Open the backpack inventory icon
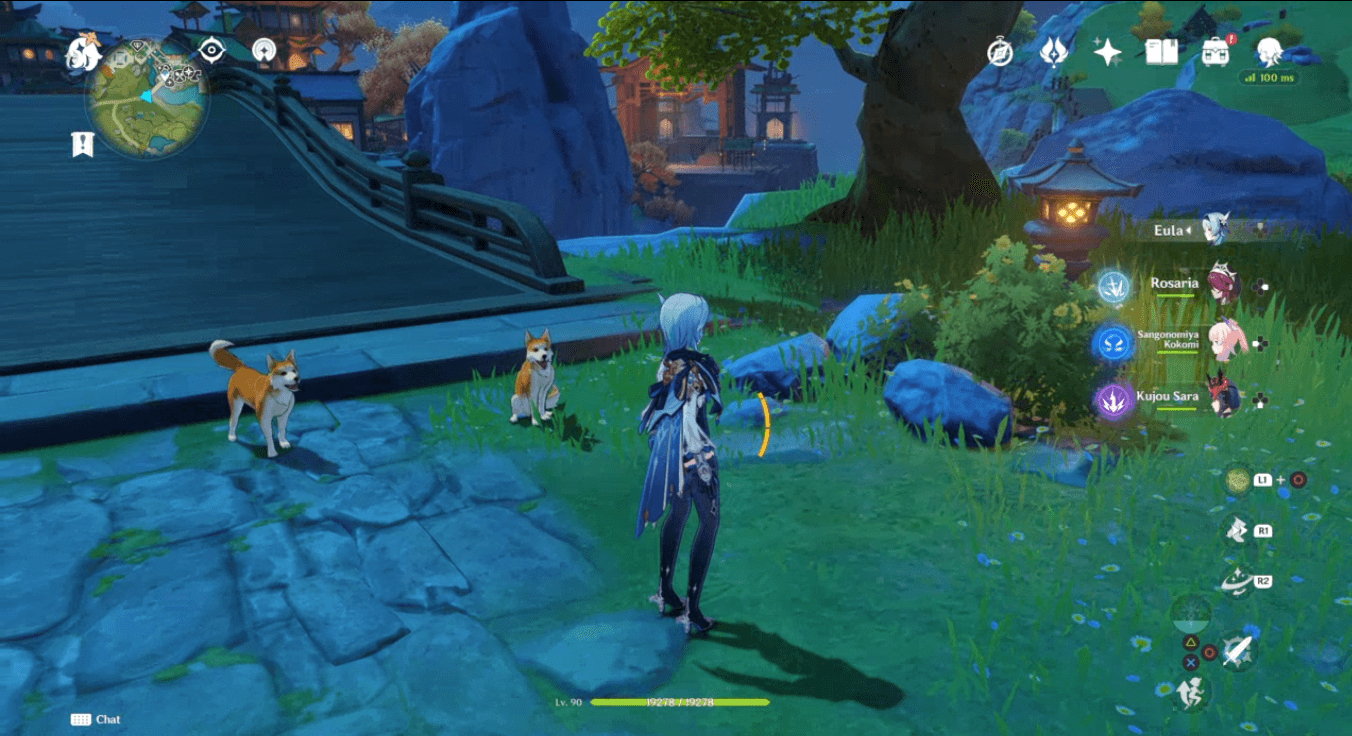This screenshot has height=736, width=1352. pyautogui.click(x=1215, y=52)
